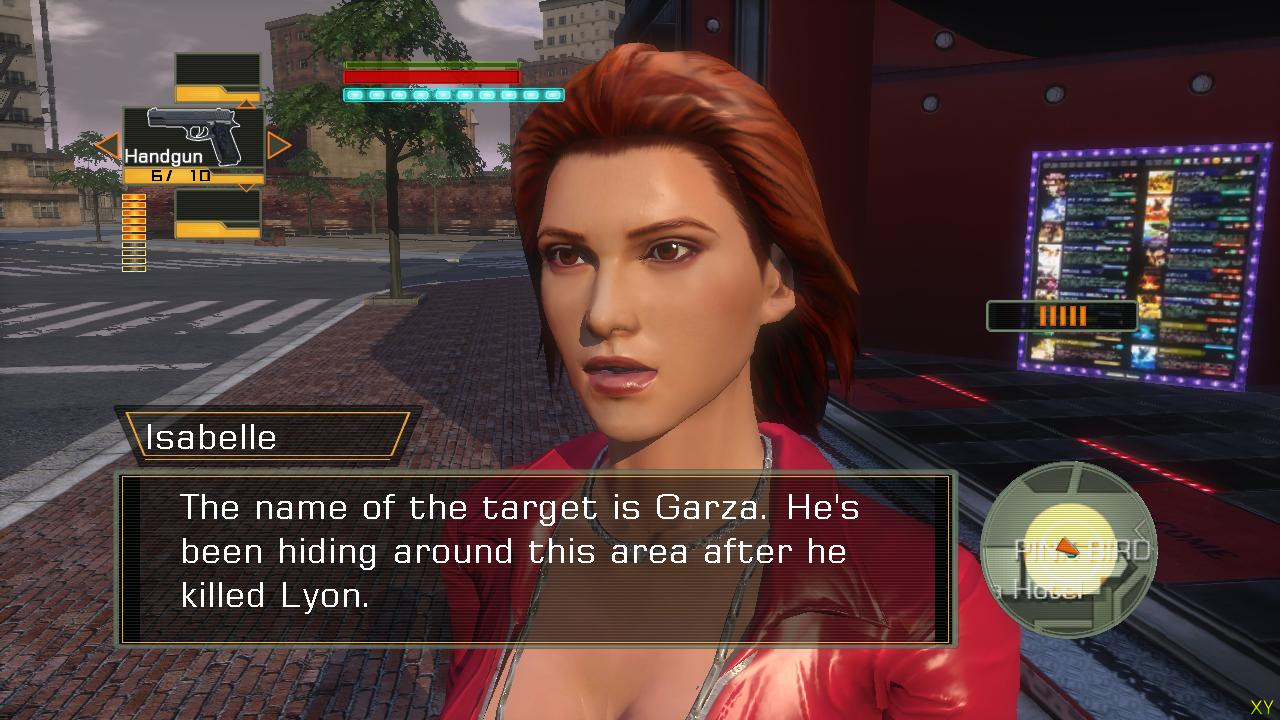Click the left orange weapon-cycle arrow
Viewport: 1280px width, 720px height.
coord(107,147)
